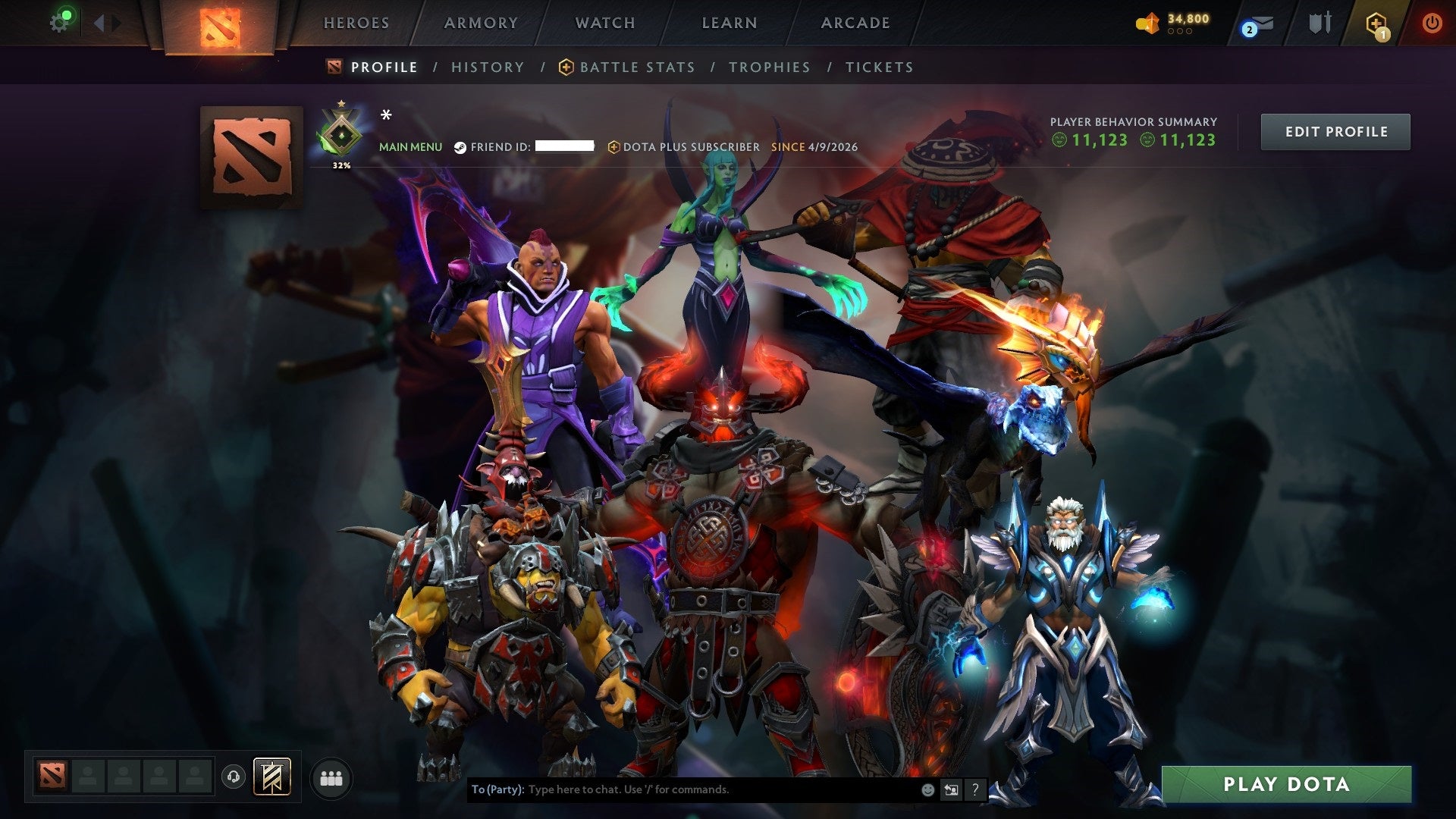Click the EDIT PROFILE button
The width and height of the screenshot is (1456, 819).
(x=1335, y=131)
